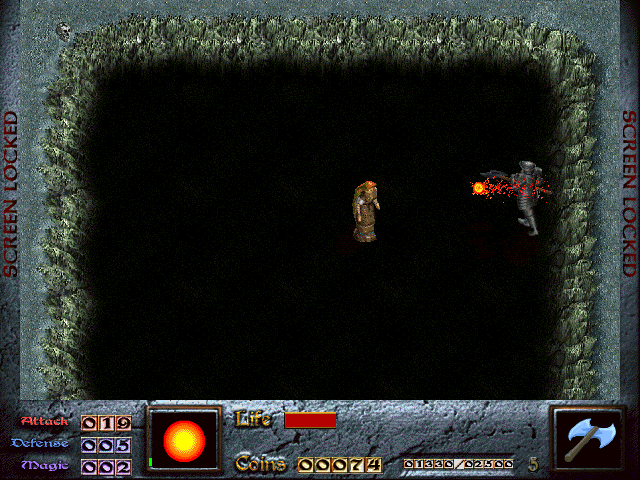Select the fireball spell icon
The height and width of the screenshot is (482, 641).
pos(185,439)
